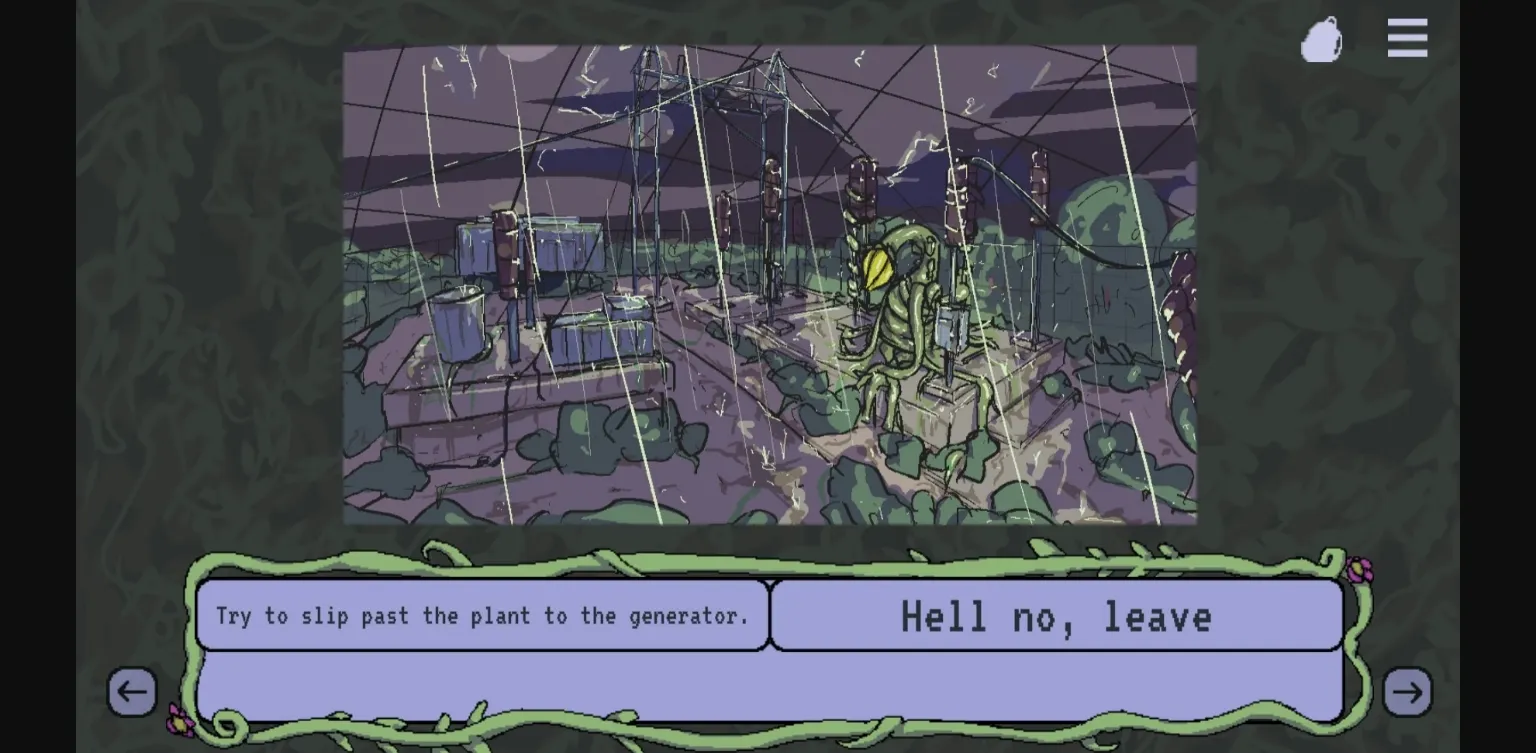Viewport: 1536px width, 753px height.
Task: Tap the teacup in the top bar
Action: tap(1321, 39)
